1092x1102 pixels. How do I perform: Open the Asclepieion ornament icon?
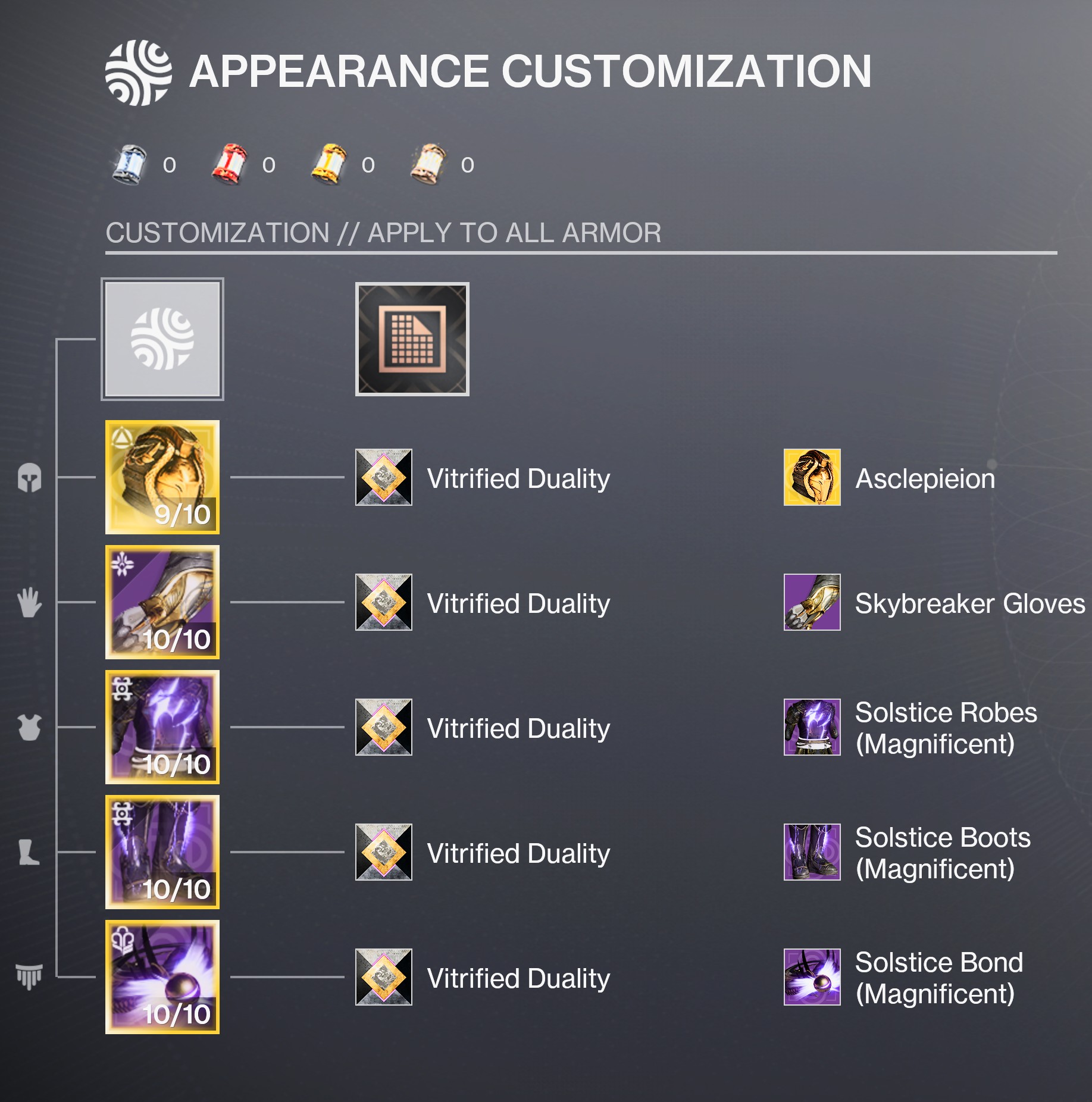pyautogui.click(x=812, y=477)
